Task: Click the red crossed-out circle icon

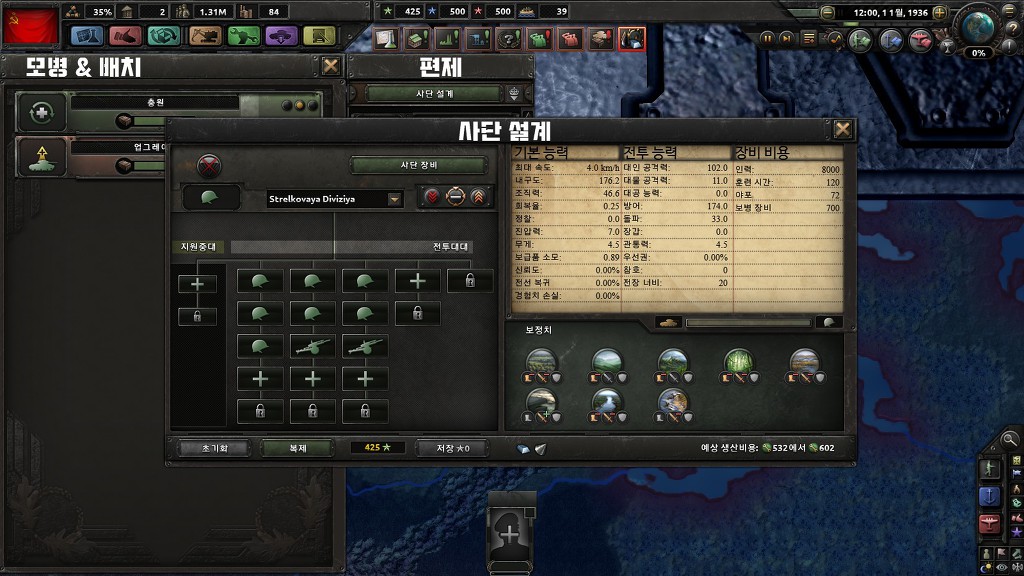Action: tap(210, 165)
